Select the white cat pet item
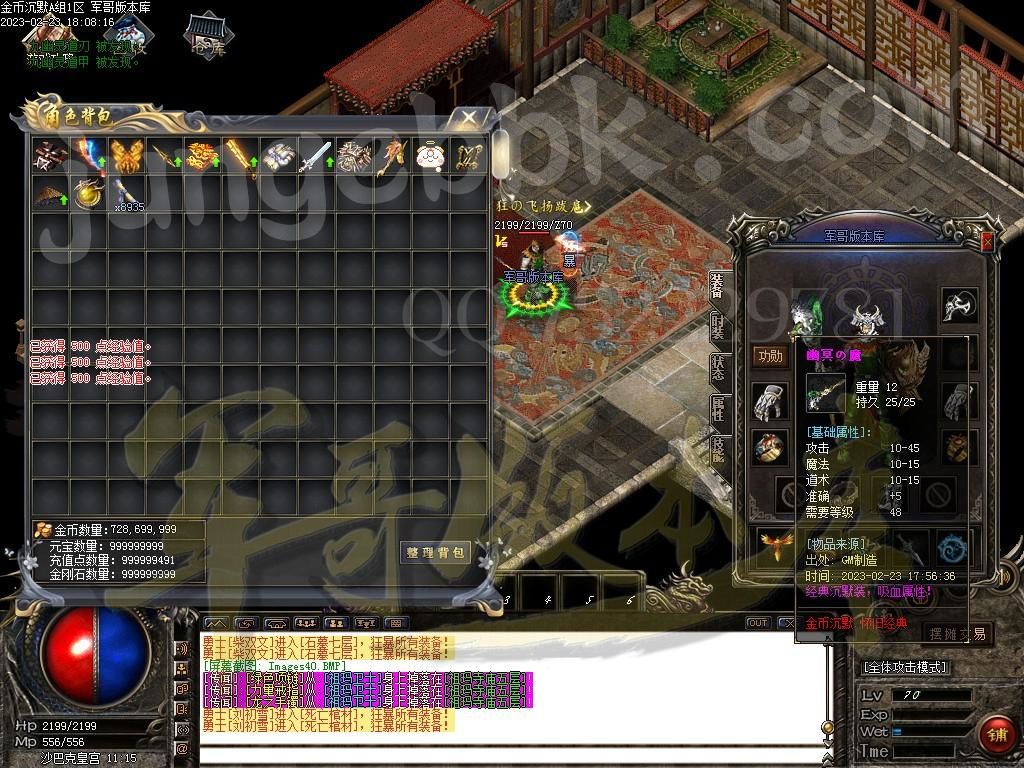The image size is (1024, 768). (x=430, y=156)
